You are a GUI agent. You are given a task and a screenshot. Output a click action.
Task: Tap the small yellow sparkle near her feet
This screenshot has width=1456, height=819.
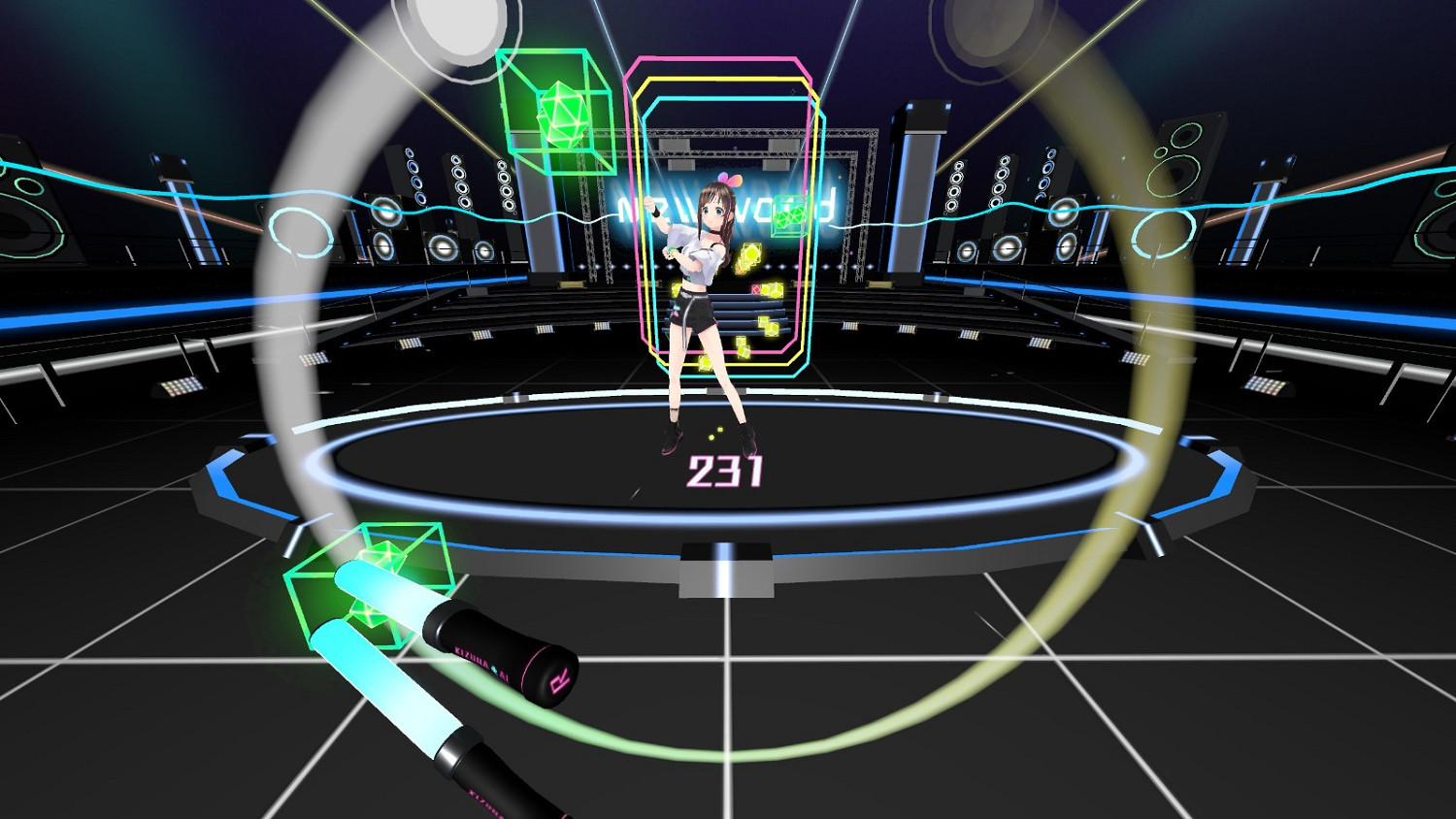point(718,428)
